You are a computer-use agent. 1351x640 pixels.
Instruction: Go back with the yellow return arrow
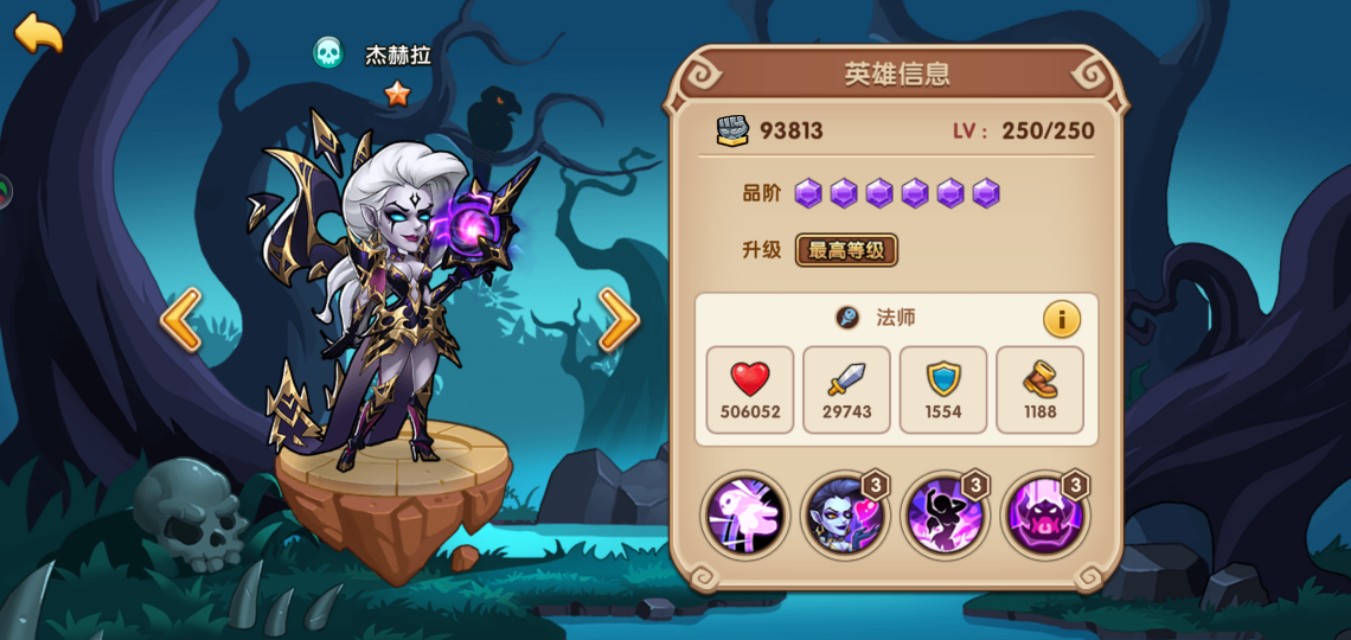tap(38, 33)
